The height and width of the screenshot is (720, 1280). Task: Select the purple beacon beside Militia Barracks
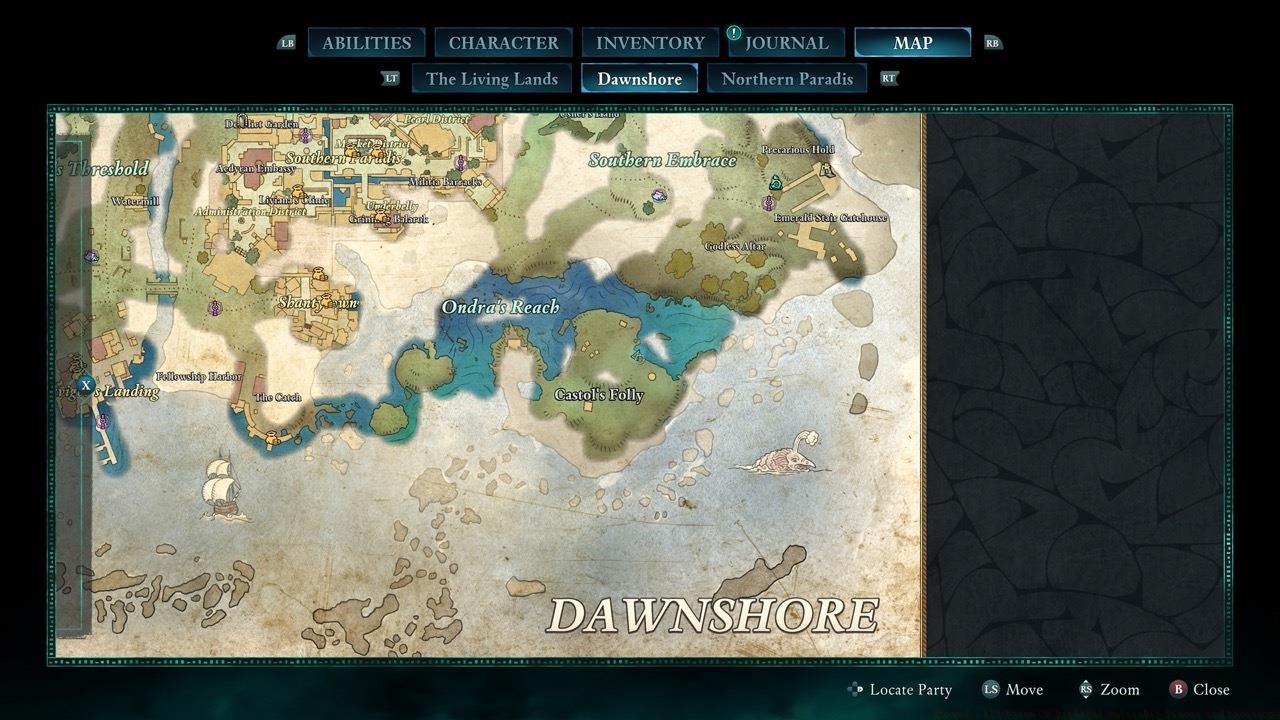point(460,164)
